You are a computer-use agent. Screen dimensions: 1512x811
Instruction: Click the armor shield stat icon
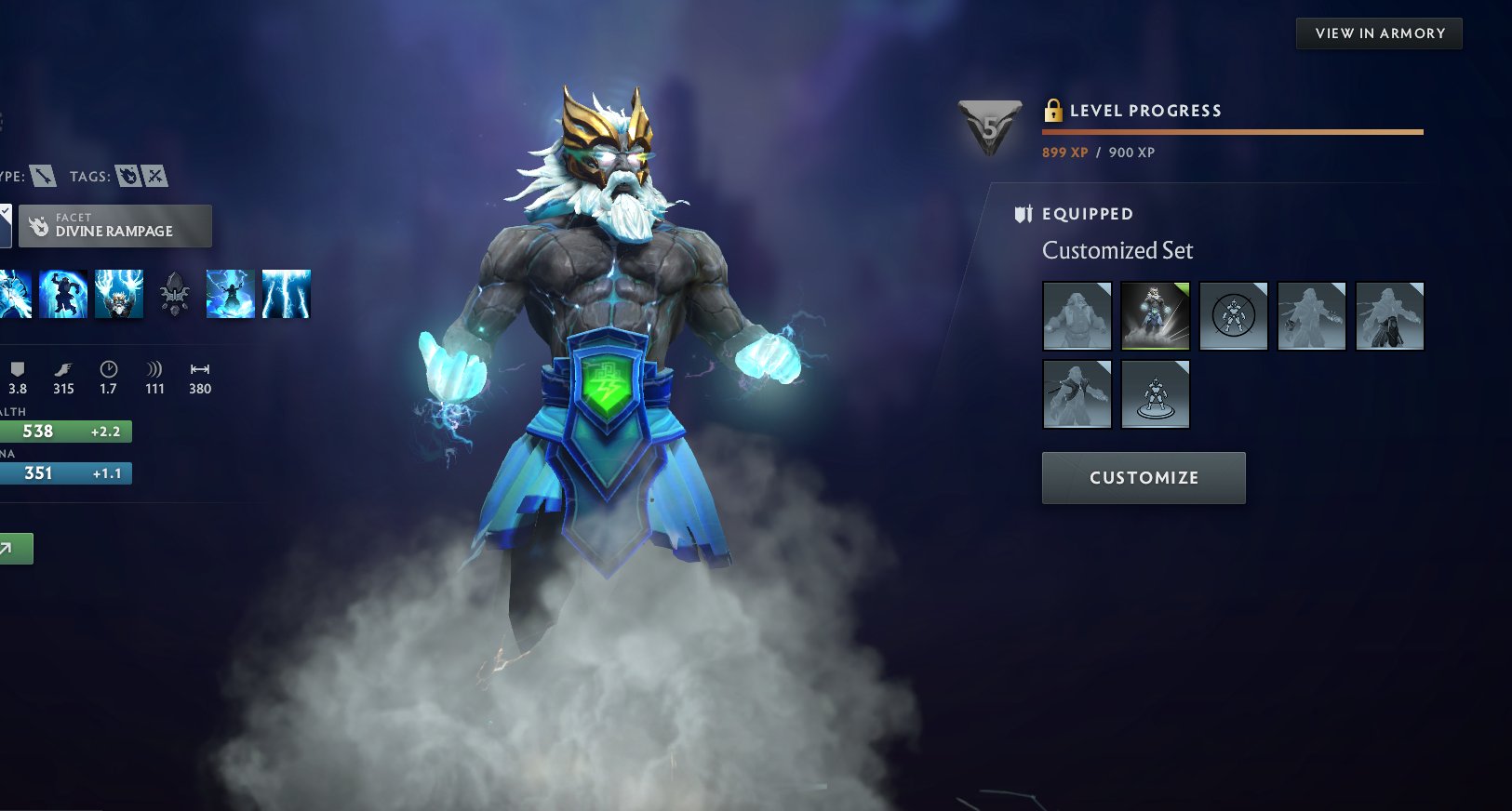coord(16,369)
